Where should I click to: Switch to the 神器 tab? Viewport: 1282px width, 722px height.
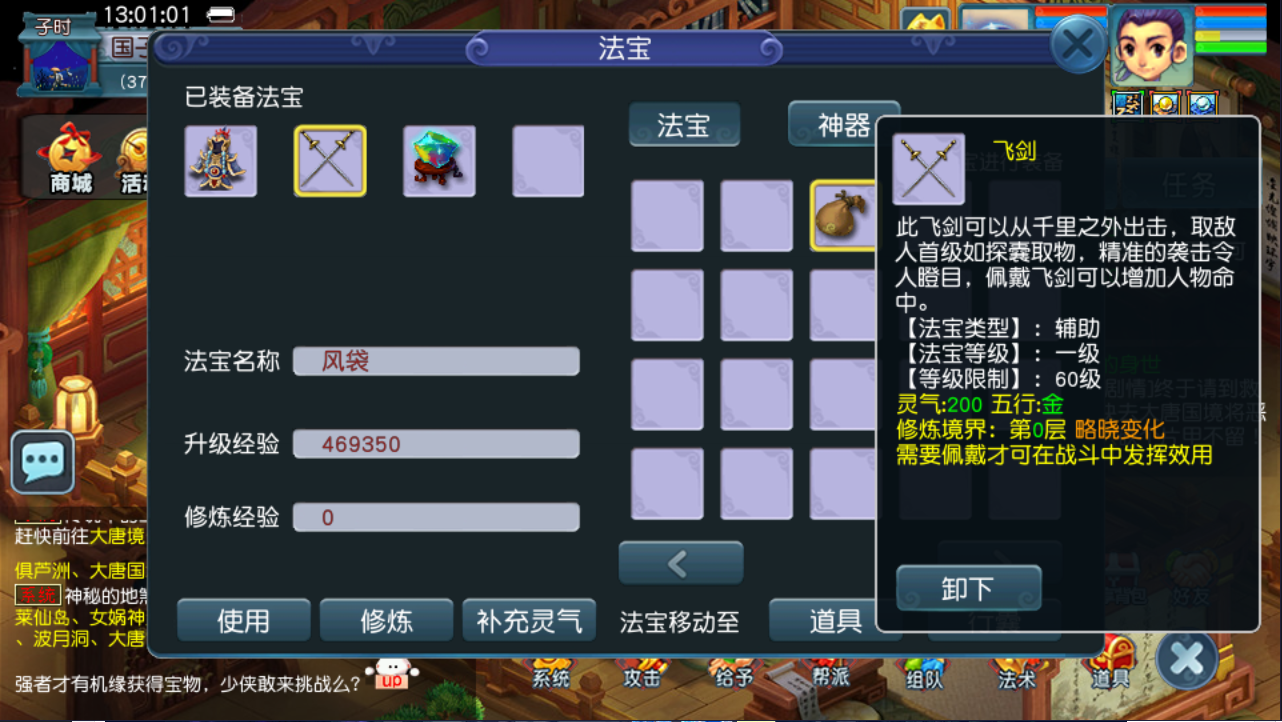(x=843, y=125)
